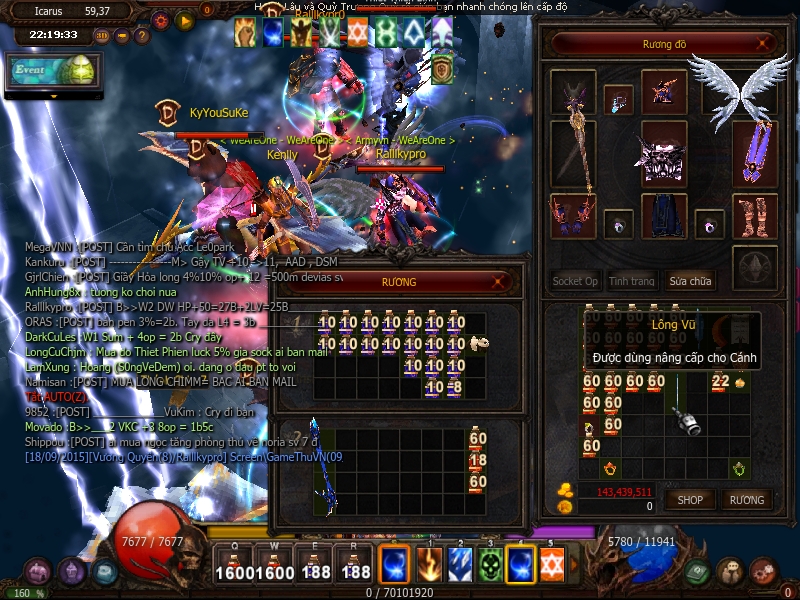The height and width of the screenshot is (600, 800).
Task: Open the question mark help button
Action: 141,35
